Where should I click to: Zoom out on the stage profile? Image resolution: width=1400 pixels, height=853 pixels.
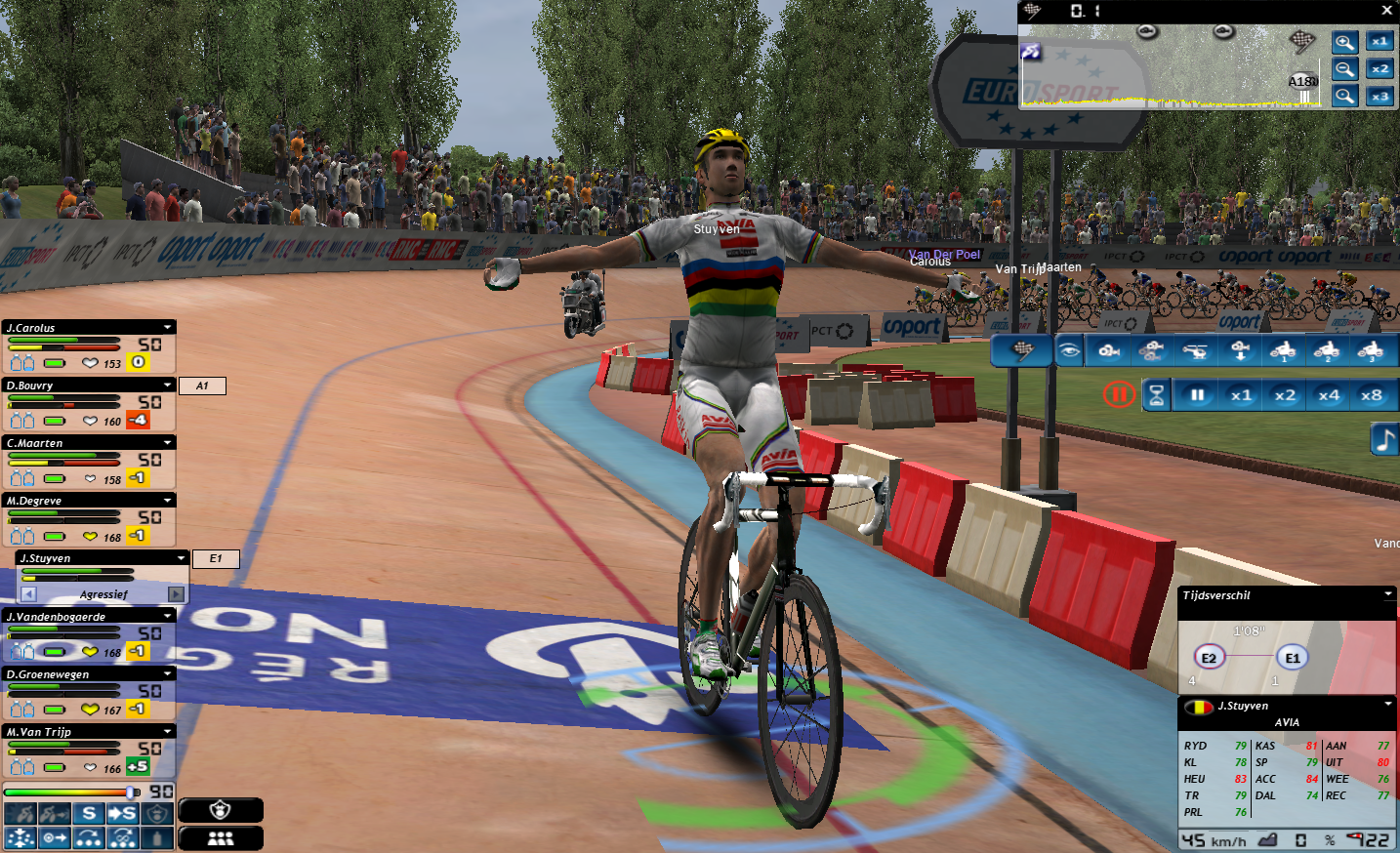click(1344, 69)
